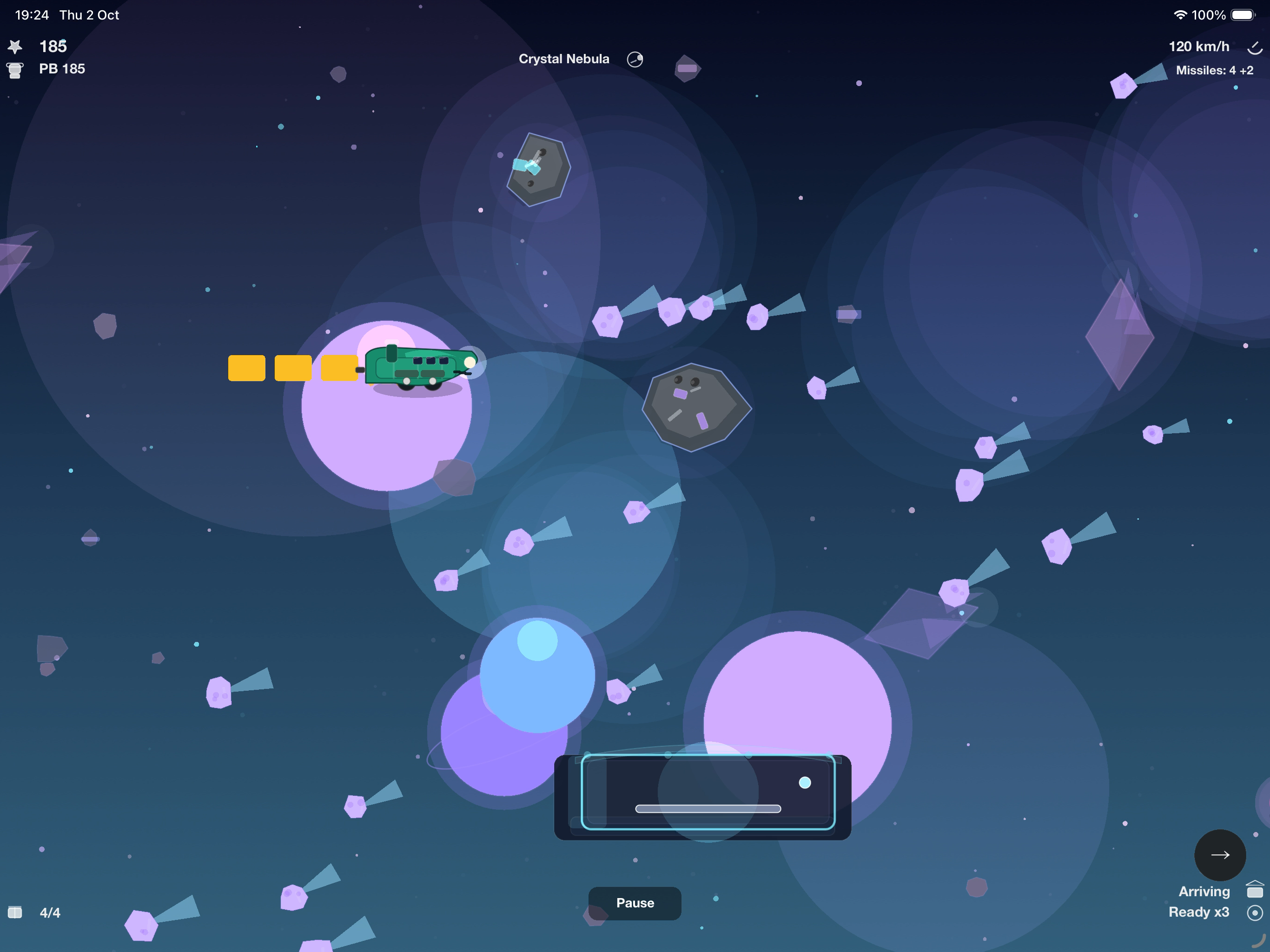Select the missile target icon beside Ready x3

pos(1255,912)
